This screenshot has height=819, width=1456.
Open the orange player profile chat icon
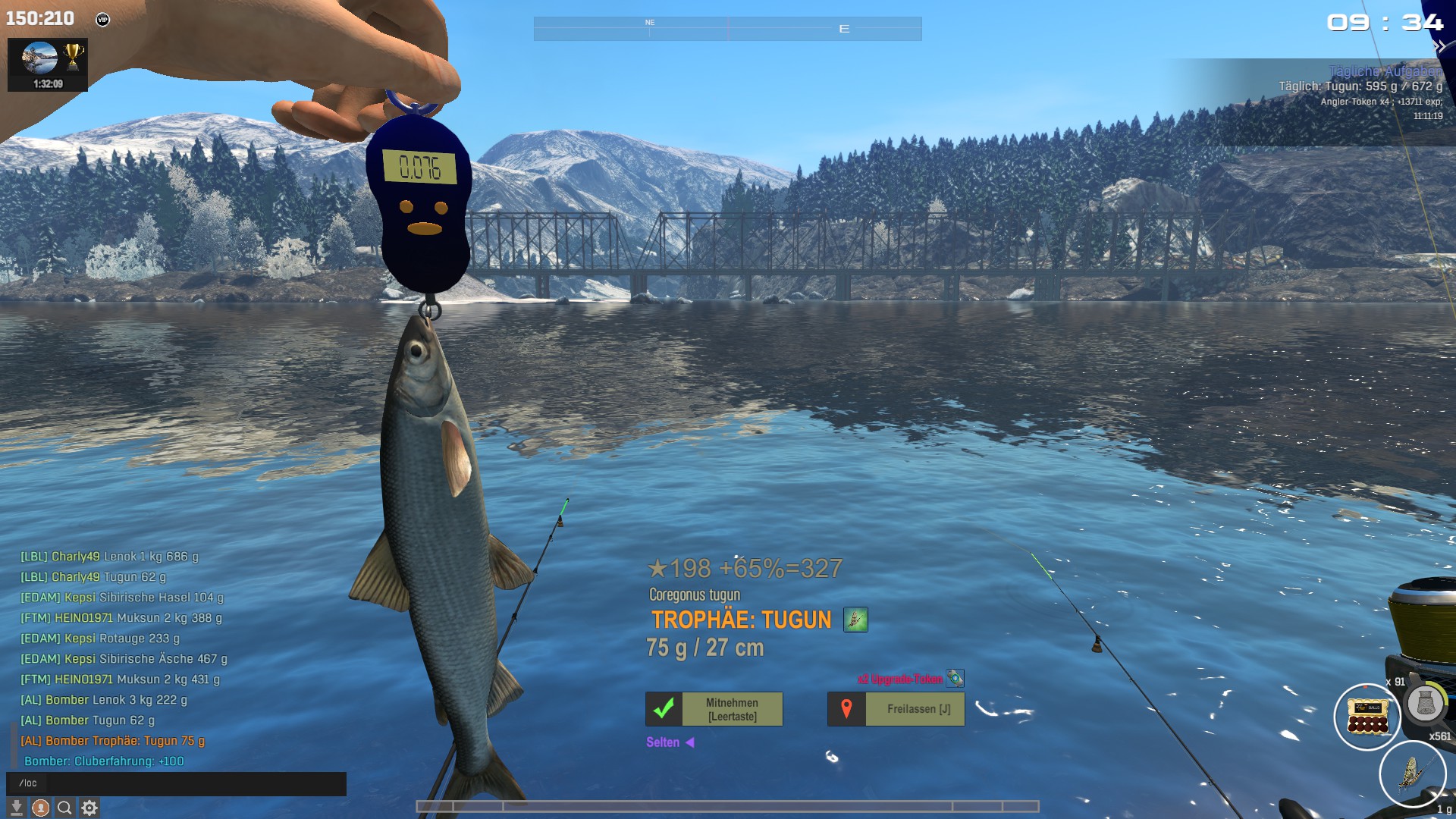click(x=41, y=808)
